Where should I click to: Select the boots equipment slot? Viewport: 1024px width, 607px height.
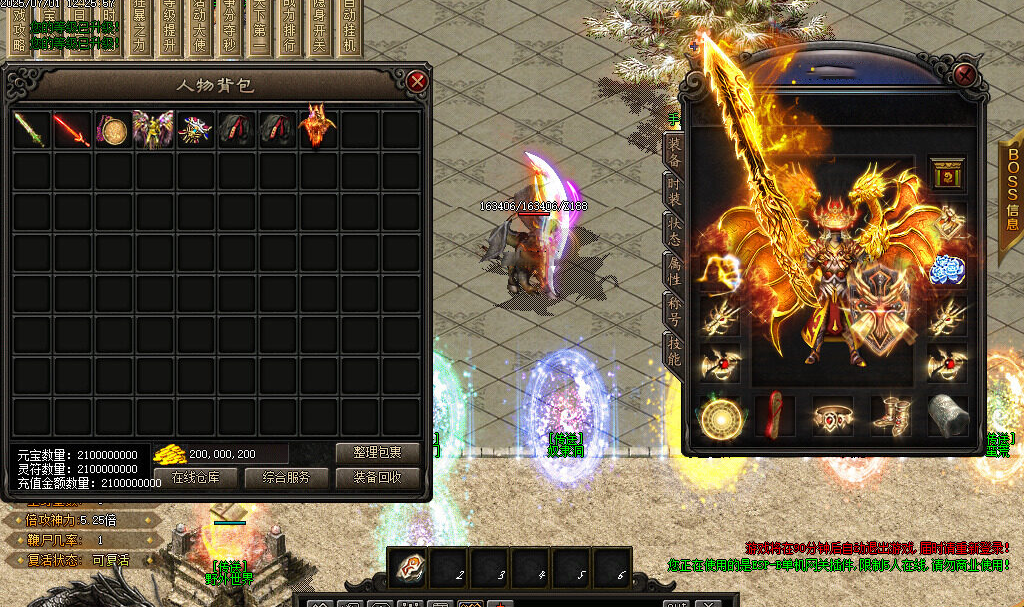(889, 415)
